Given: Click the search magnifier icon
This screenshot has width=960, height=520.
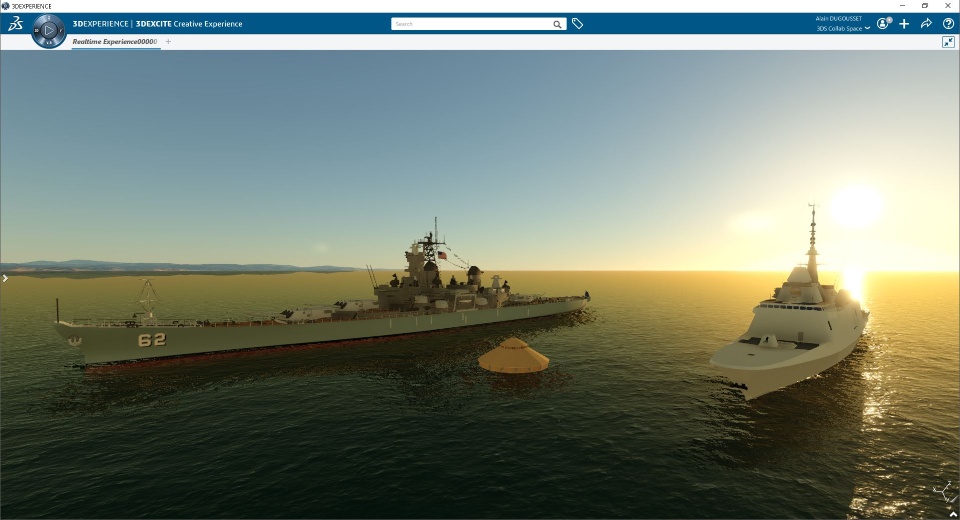Looking at the screenshot, I should [x=558, y=24].
